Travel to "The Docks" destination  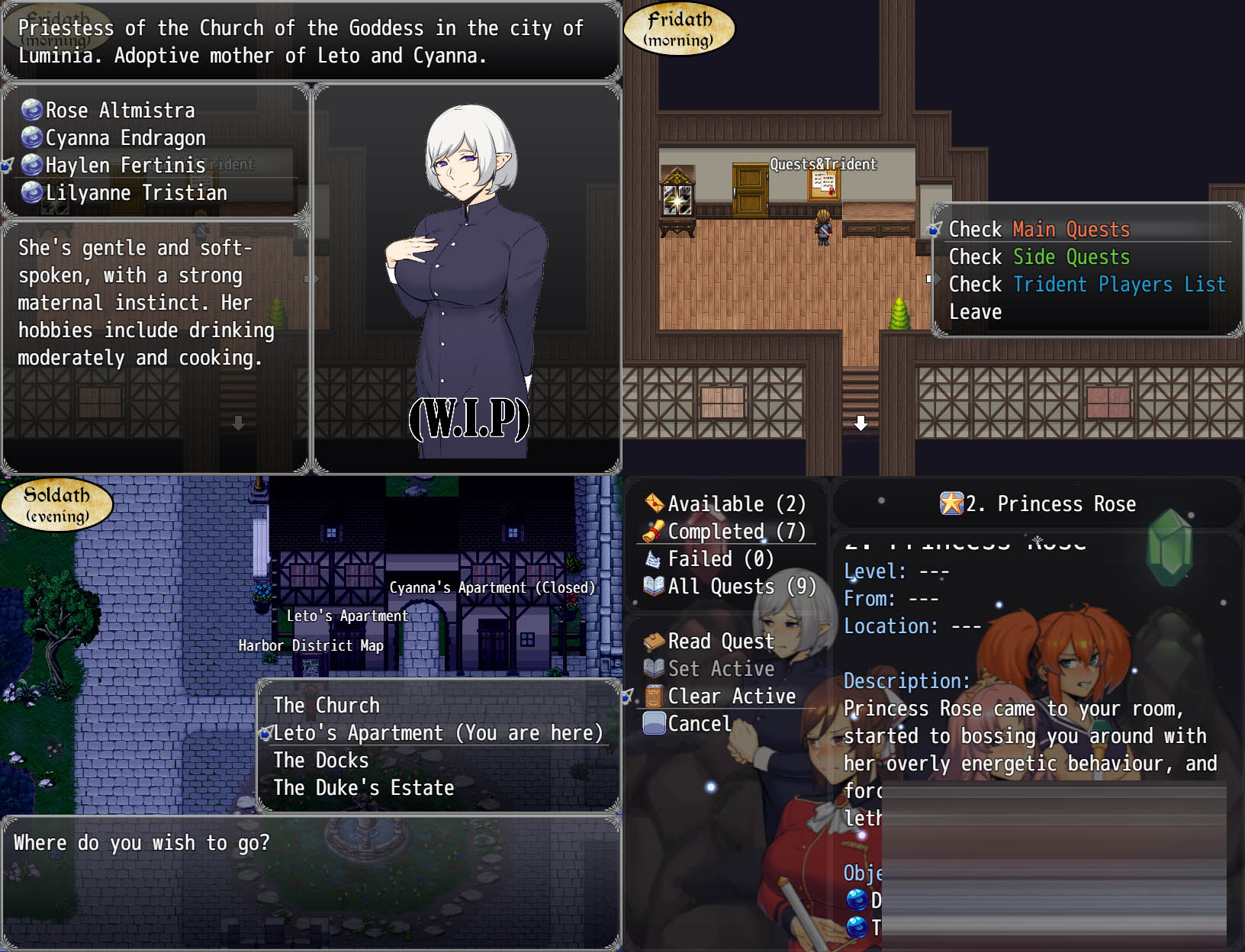point(320,760)
